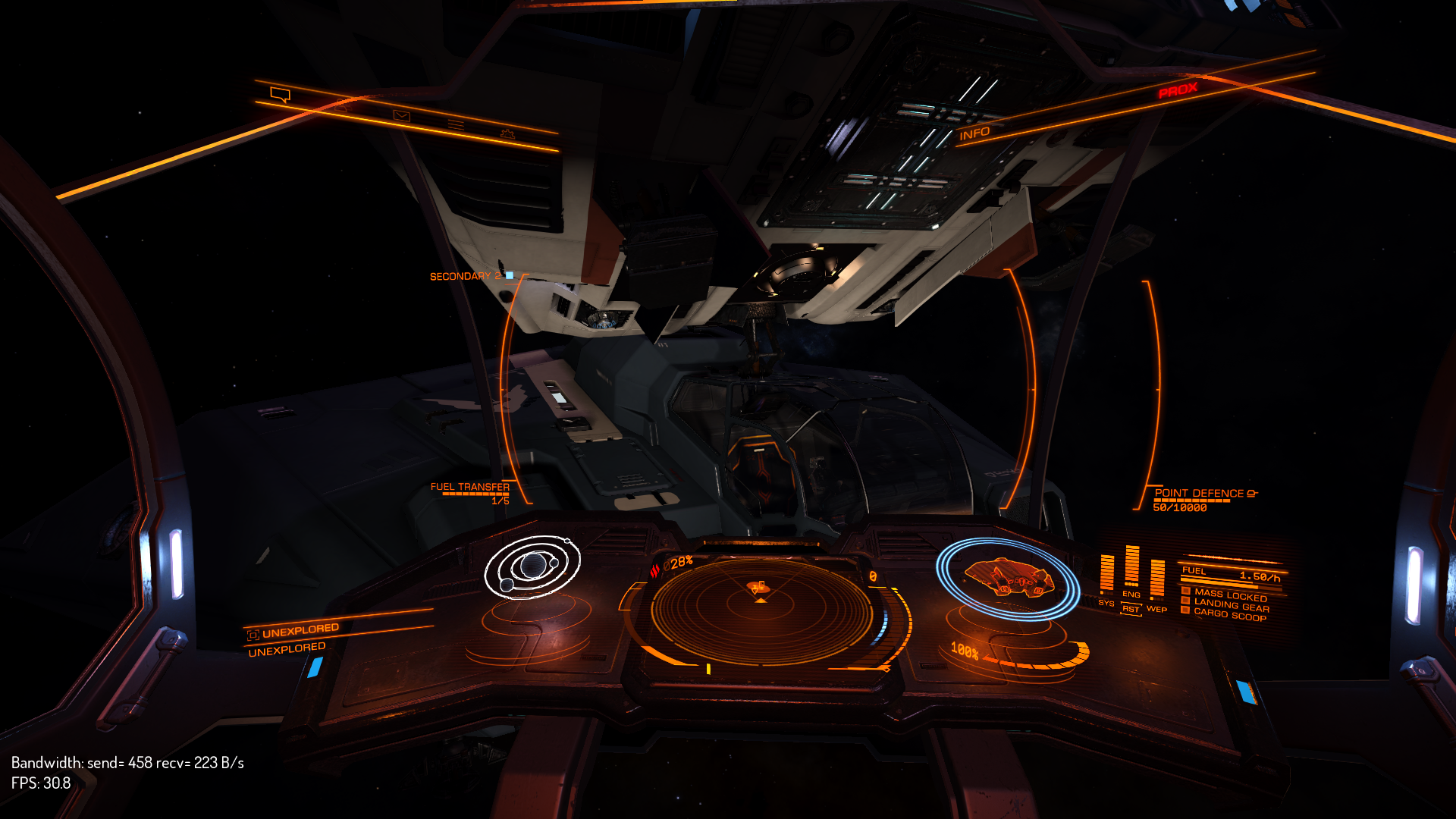Select the own-ship hologram with blue shield rings

(x=1007, y=579)
